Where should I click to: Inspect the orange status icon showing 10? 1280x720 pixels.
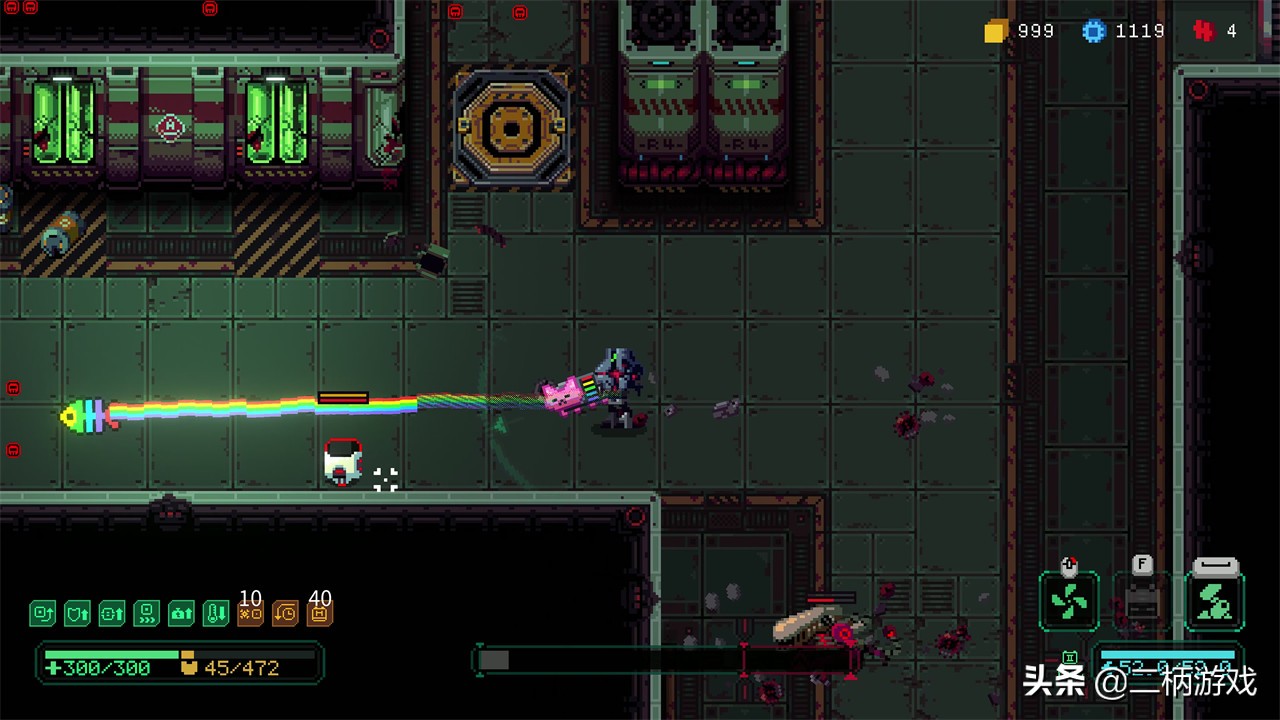tap(250, 613)
